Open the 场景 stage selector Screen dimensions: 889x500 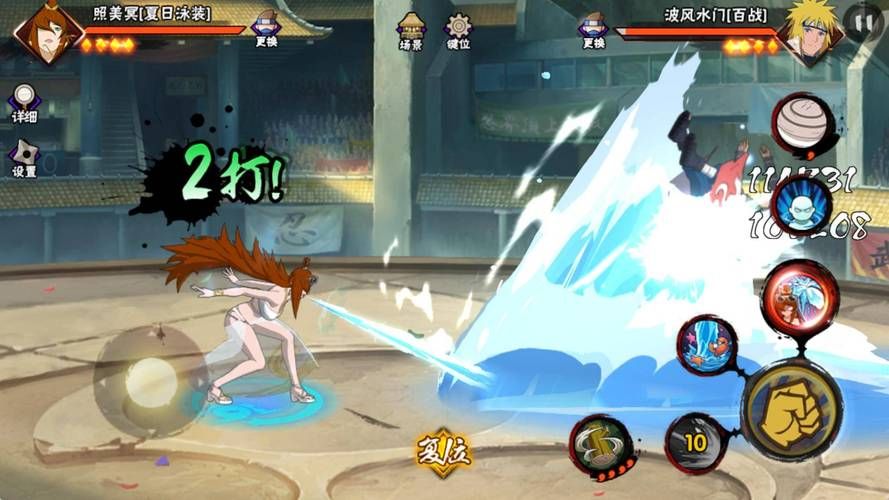pos(411,31)
